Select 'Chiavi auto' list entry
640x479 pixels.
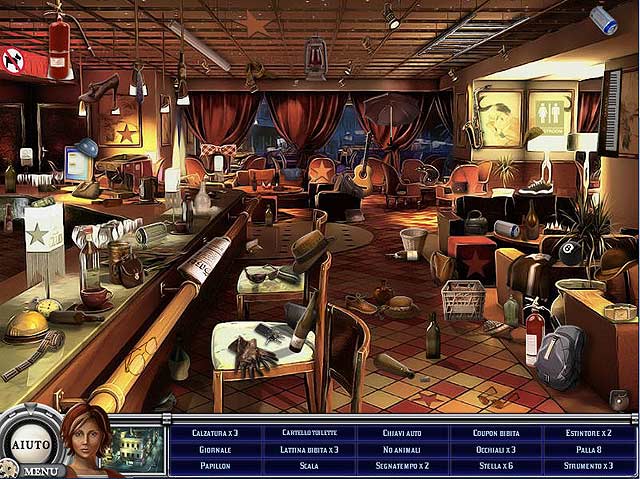click(404, 433)
